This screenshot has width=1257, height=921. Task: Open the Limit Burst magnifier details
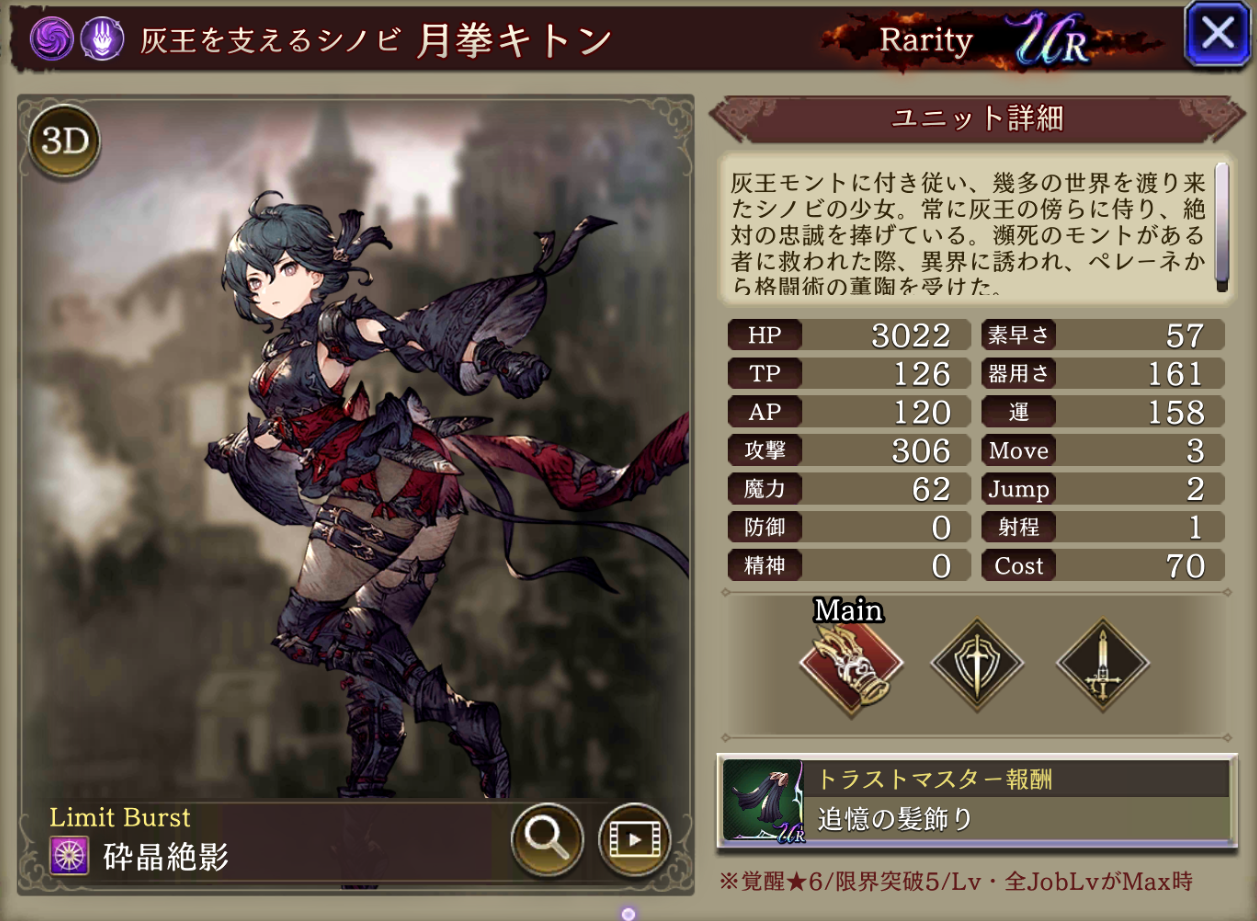tap(547, 839)
